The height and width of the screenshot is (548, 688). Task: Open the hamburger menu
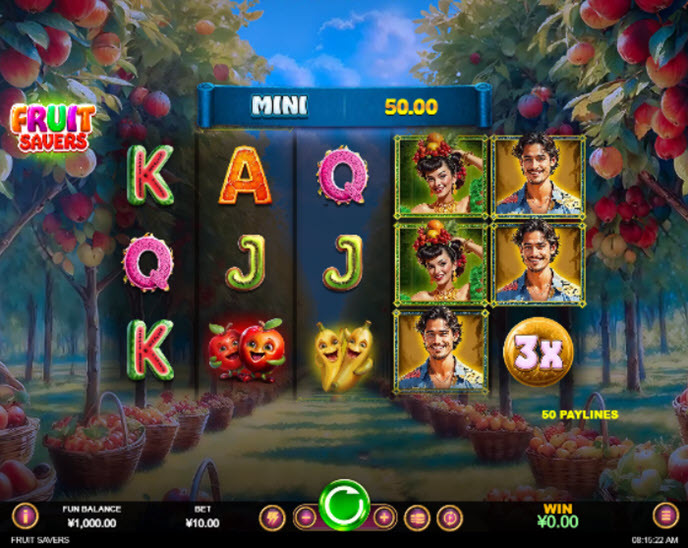665,516
